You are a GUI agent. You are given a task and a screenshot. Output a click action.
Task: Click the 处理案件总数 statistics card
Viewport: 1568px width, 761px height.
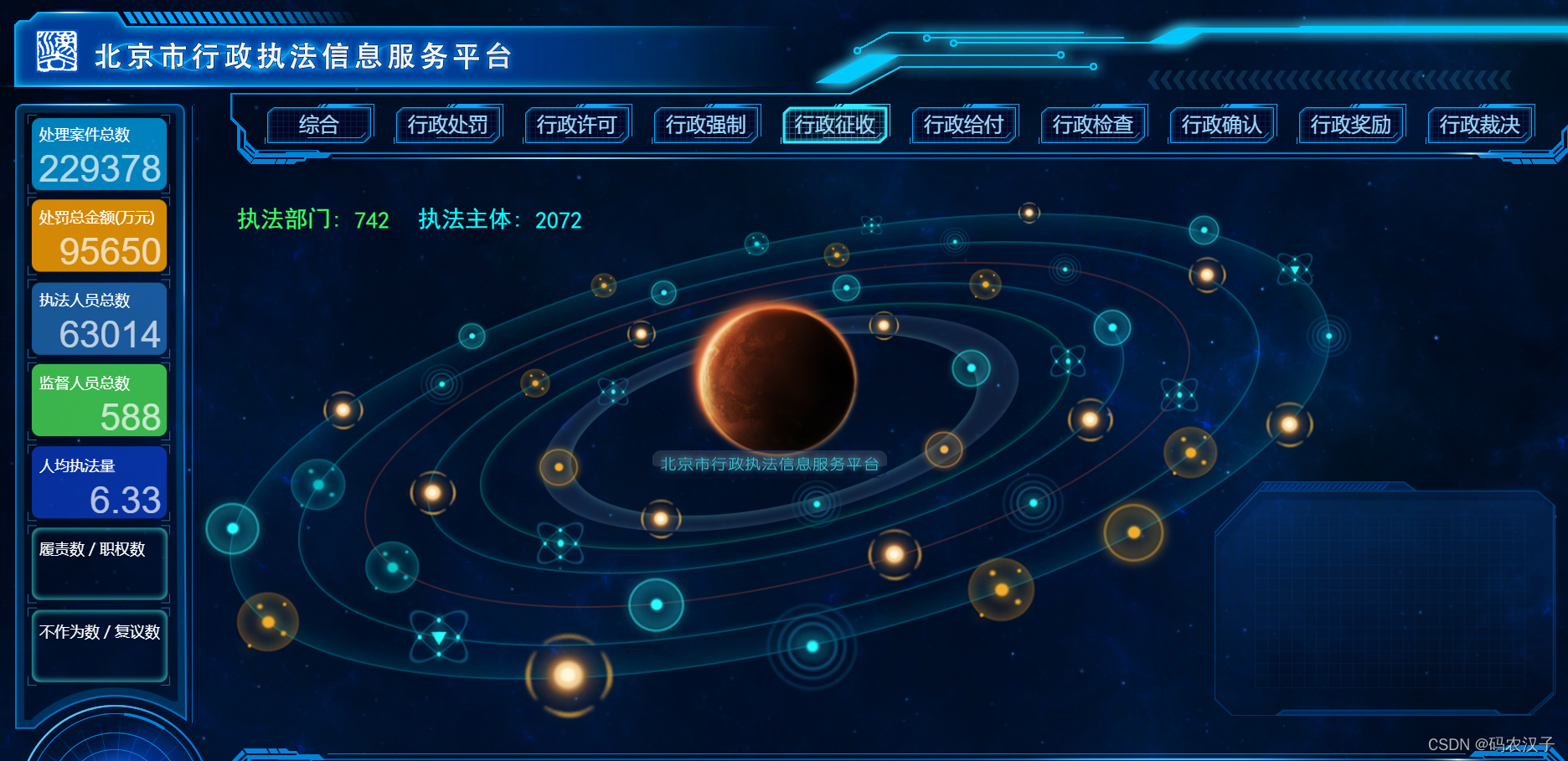coord(99,154)
